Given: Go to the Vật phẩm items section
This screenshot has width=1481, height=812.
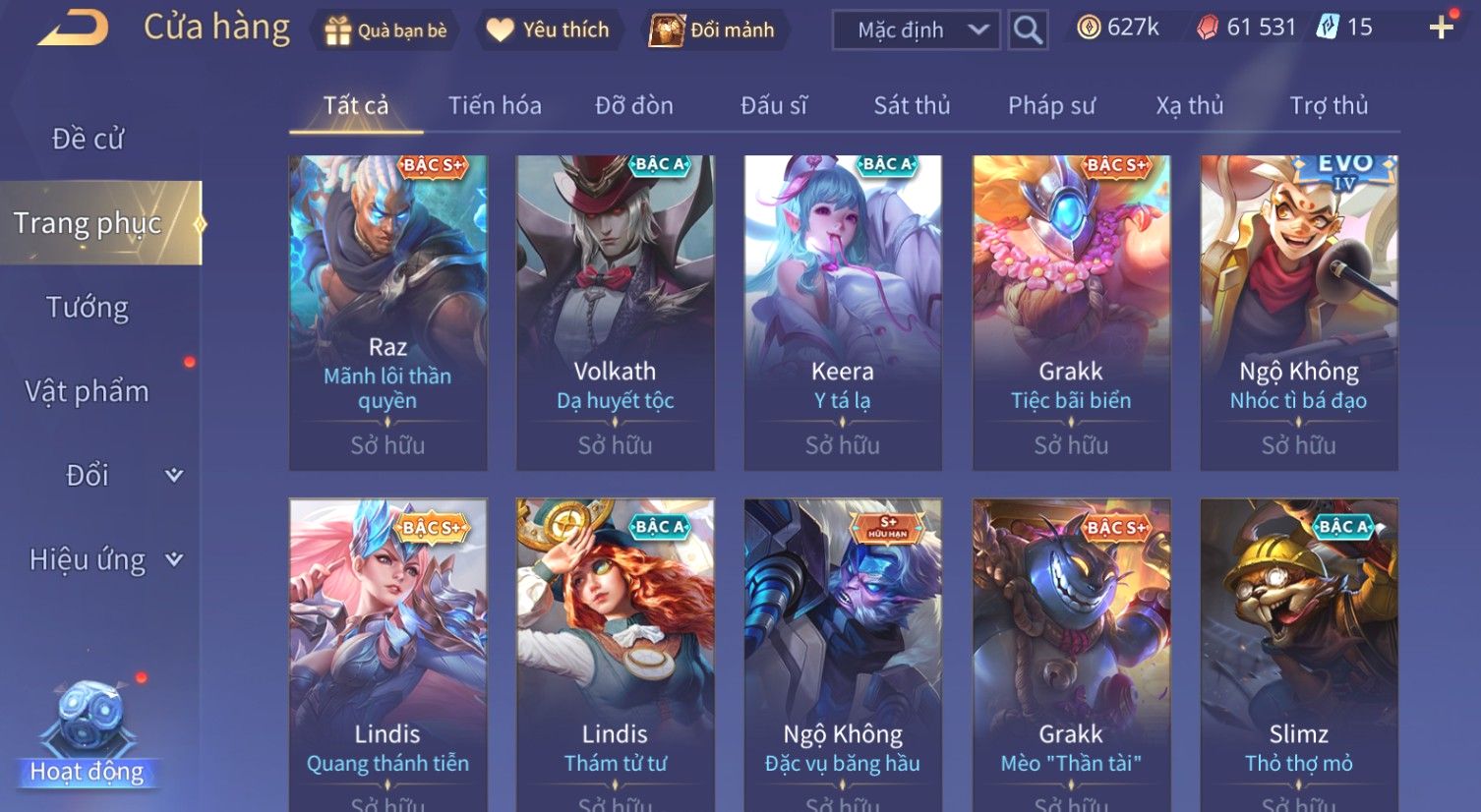Looking at the screenshot, I should pyautogui.click(x=88, y=391).
